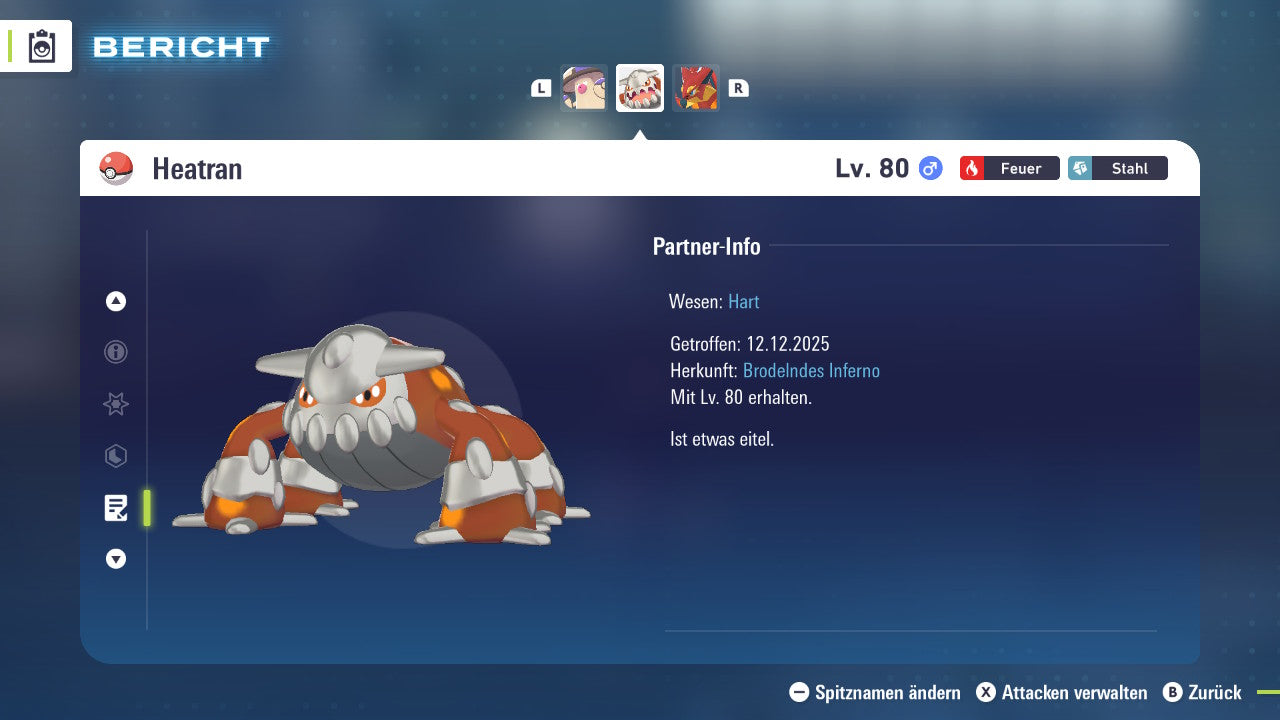Viewport: 1280px width, 720px height.
Task: Click the Stahl steel type badge
Action: [1117, 168]
